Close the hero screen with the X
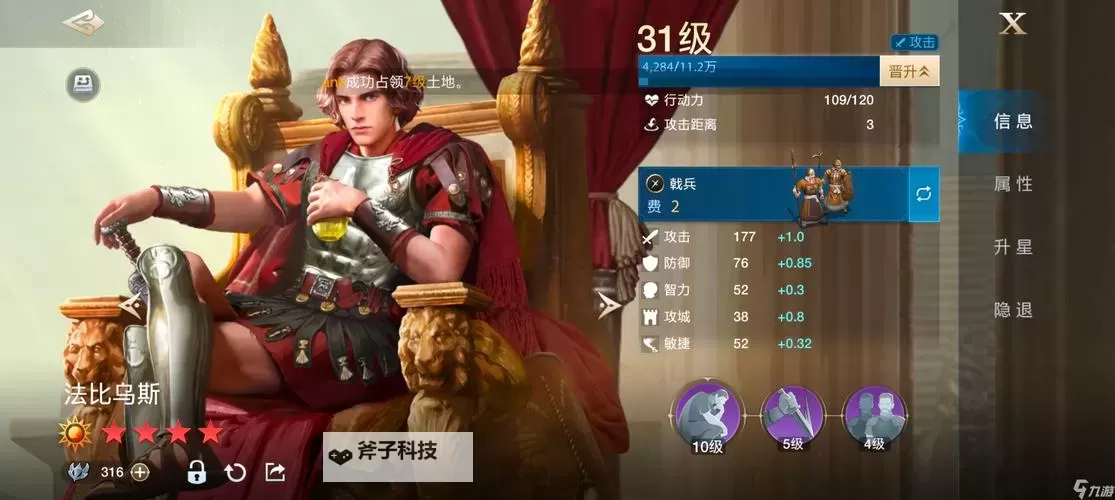The height and width of the screenshot is (500, 1115). (1012, 26)
